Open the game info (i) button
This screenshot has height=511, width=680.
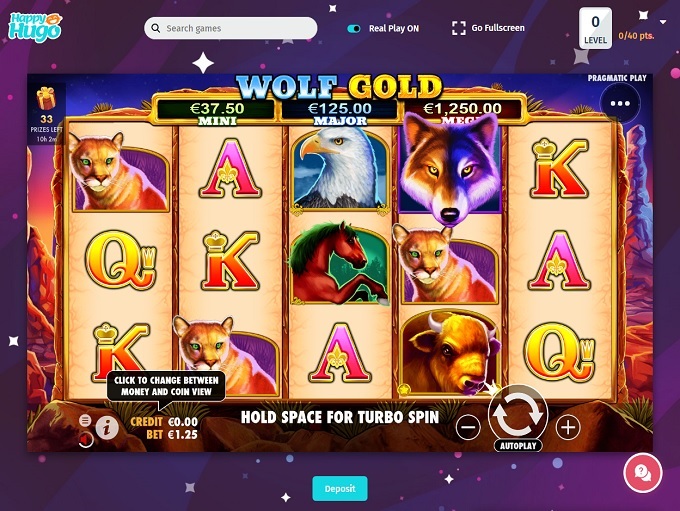[x=107, y=428]
